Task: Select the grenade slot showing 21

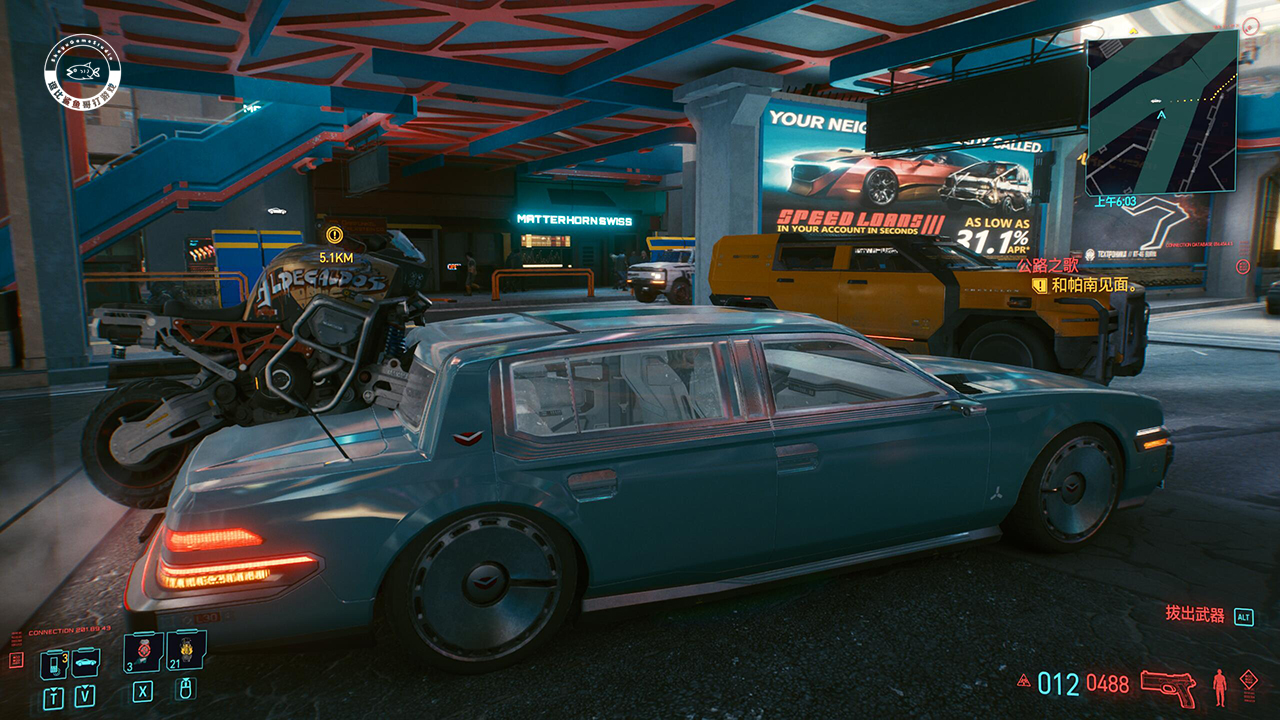Action: 186,651
